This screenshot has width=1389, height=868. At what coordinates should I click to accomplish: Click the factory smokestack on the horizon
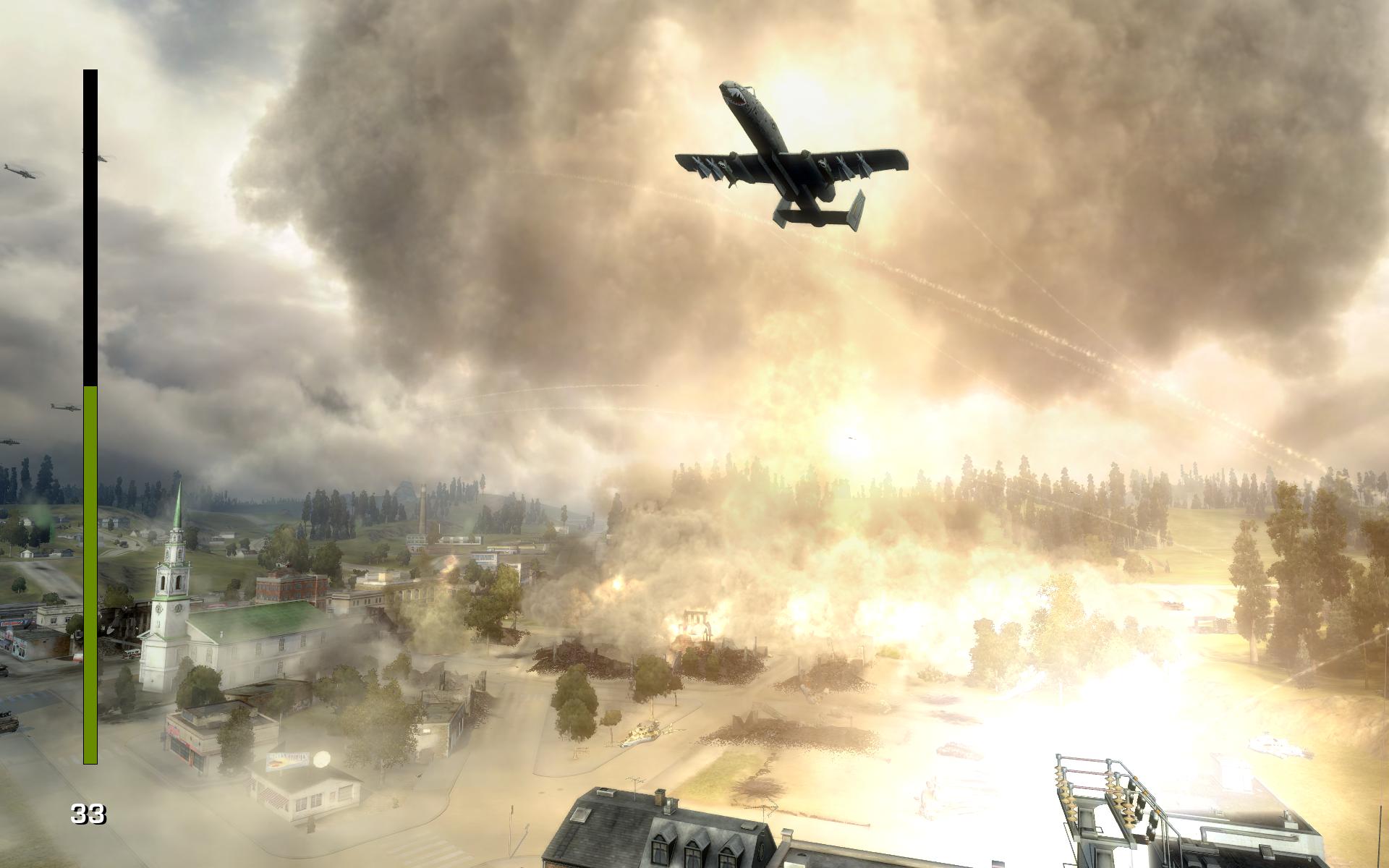pyautogui.click(x=423, y=508)
